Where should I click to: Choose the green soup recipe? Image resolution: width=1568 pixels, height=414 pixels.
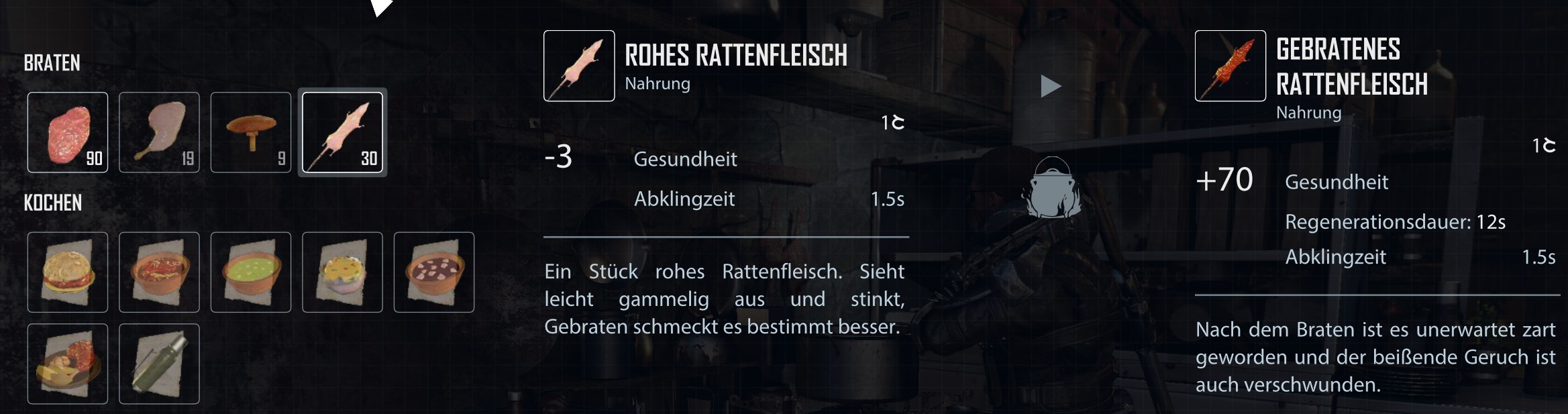pos(251,272)
